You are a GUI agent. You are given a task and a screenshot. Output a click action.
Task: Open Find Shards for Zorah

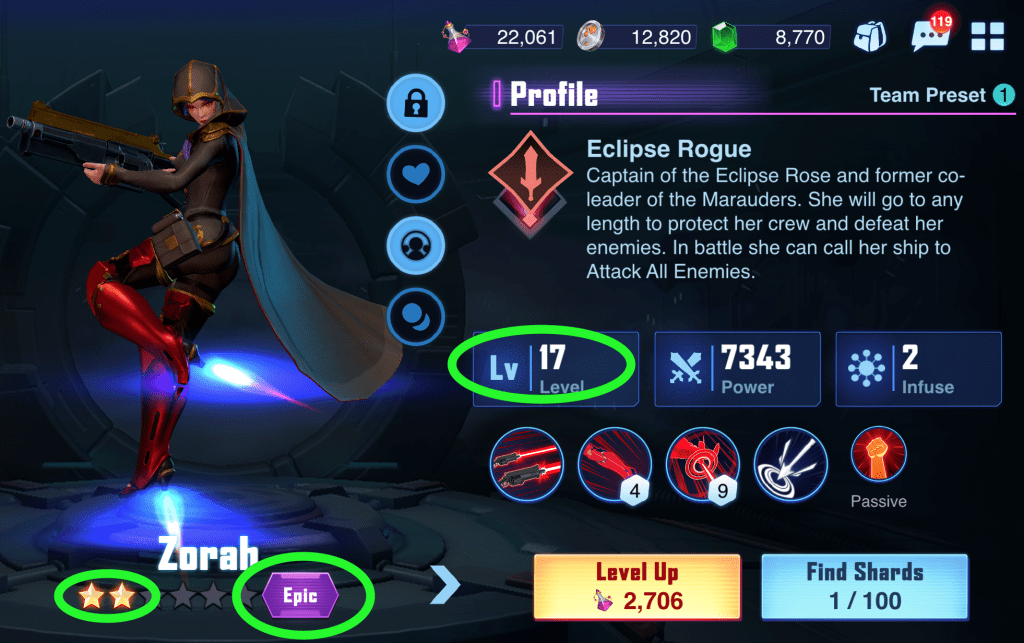tap(864, 586)
